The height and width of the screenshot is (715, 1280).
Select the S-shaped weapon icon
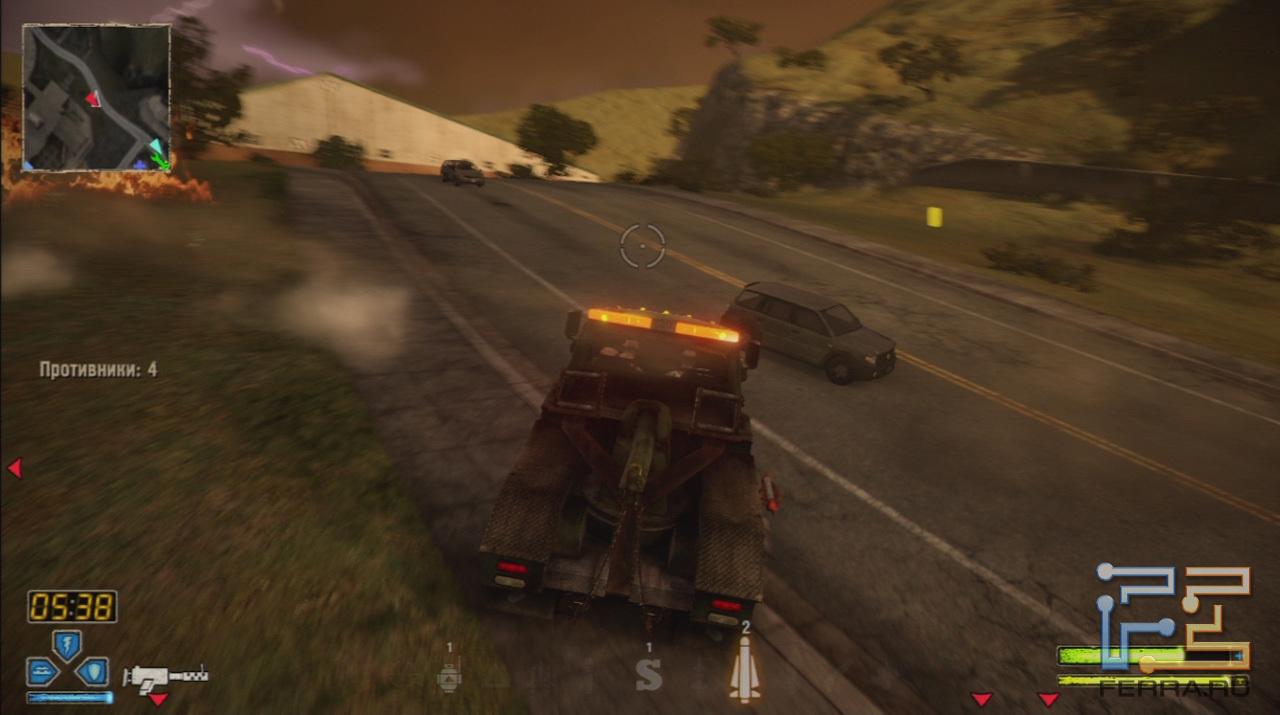649,674
